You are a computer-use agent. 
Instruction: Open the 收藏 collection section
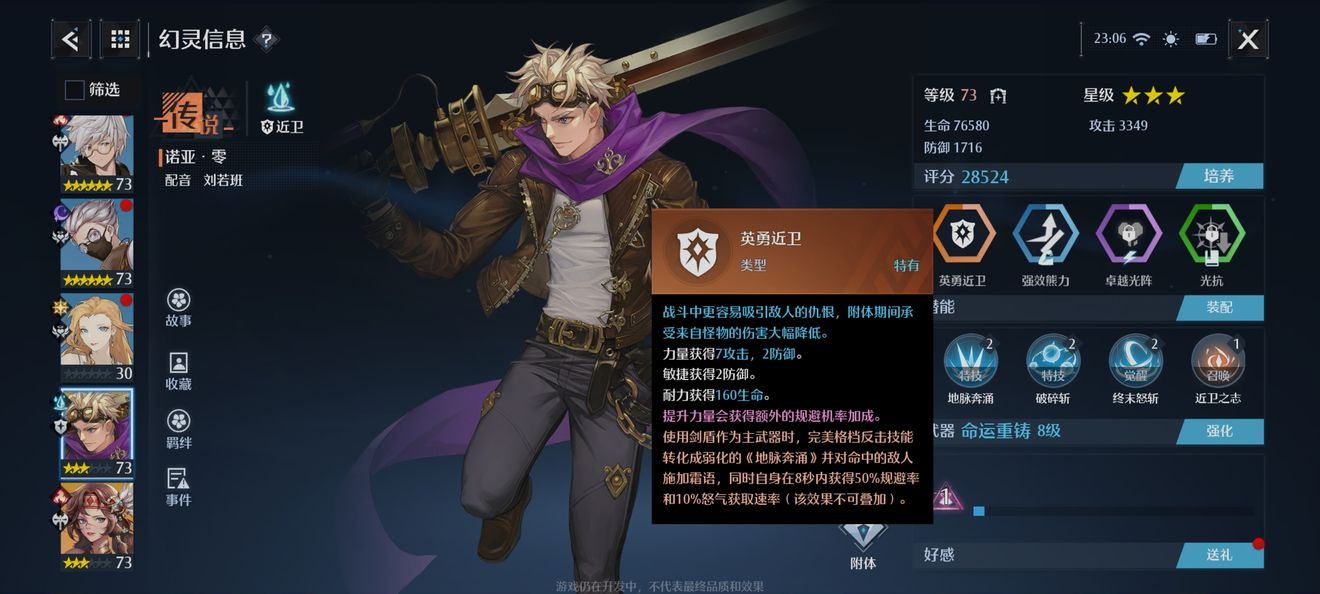tap(179, 371)
